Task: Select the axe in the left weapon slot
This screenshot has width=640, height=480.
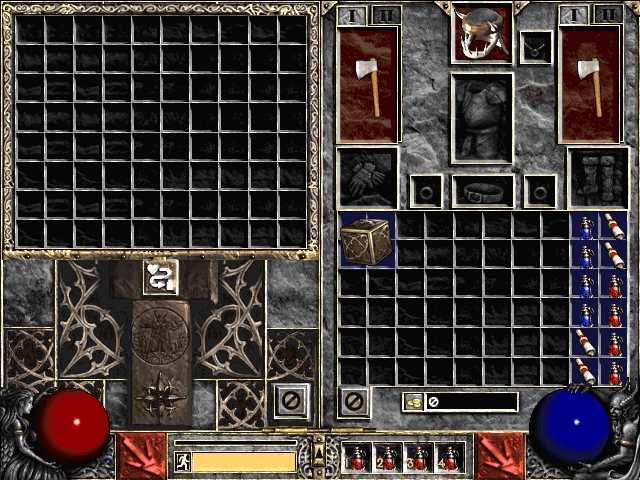Action: pyautogui.click(x=367, y=82)
